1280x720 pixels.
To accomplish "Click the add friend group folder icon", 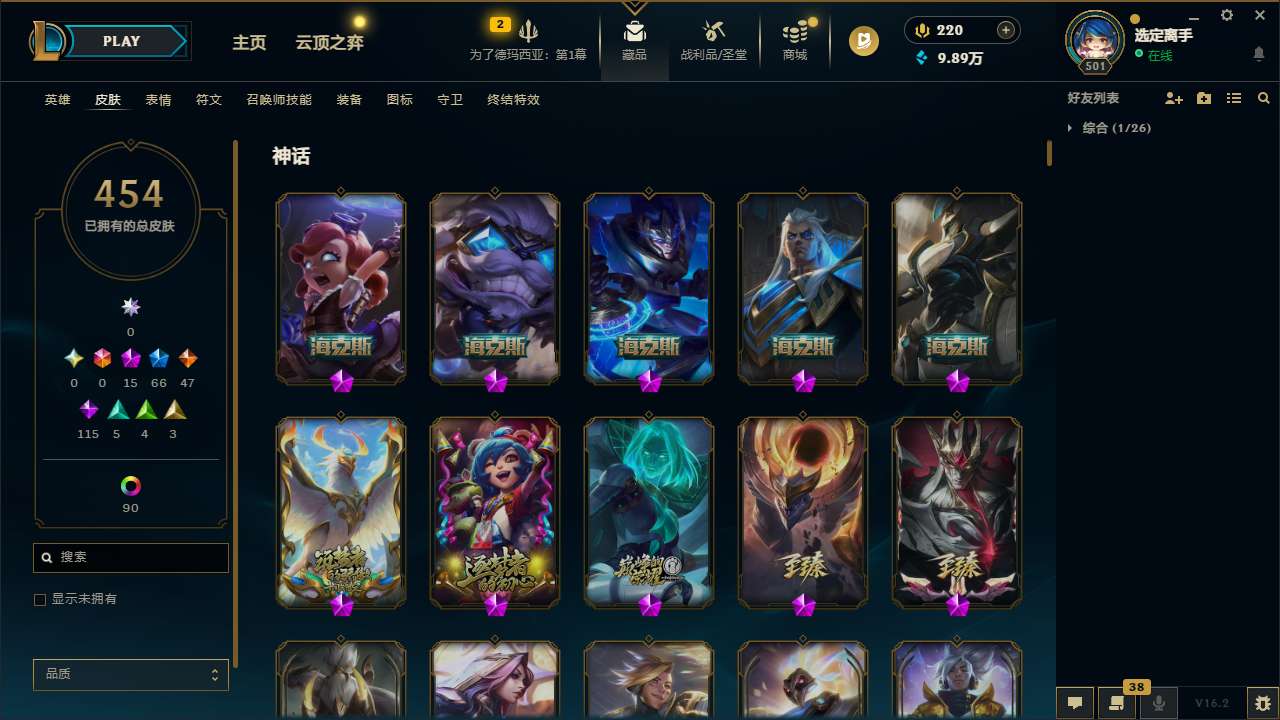I will [x=1204, y=98].
